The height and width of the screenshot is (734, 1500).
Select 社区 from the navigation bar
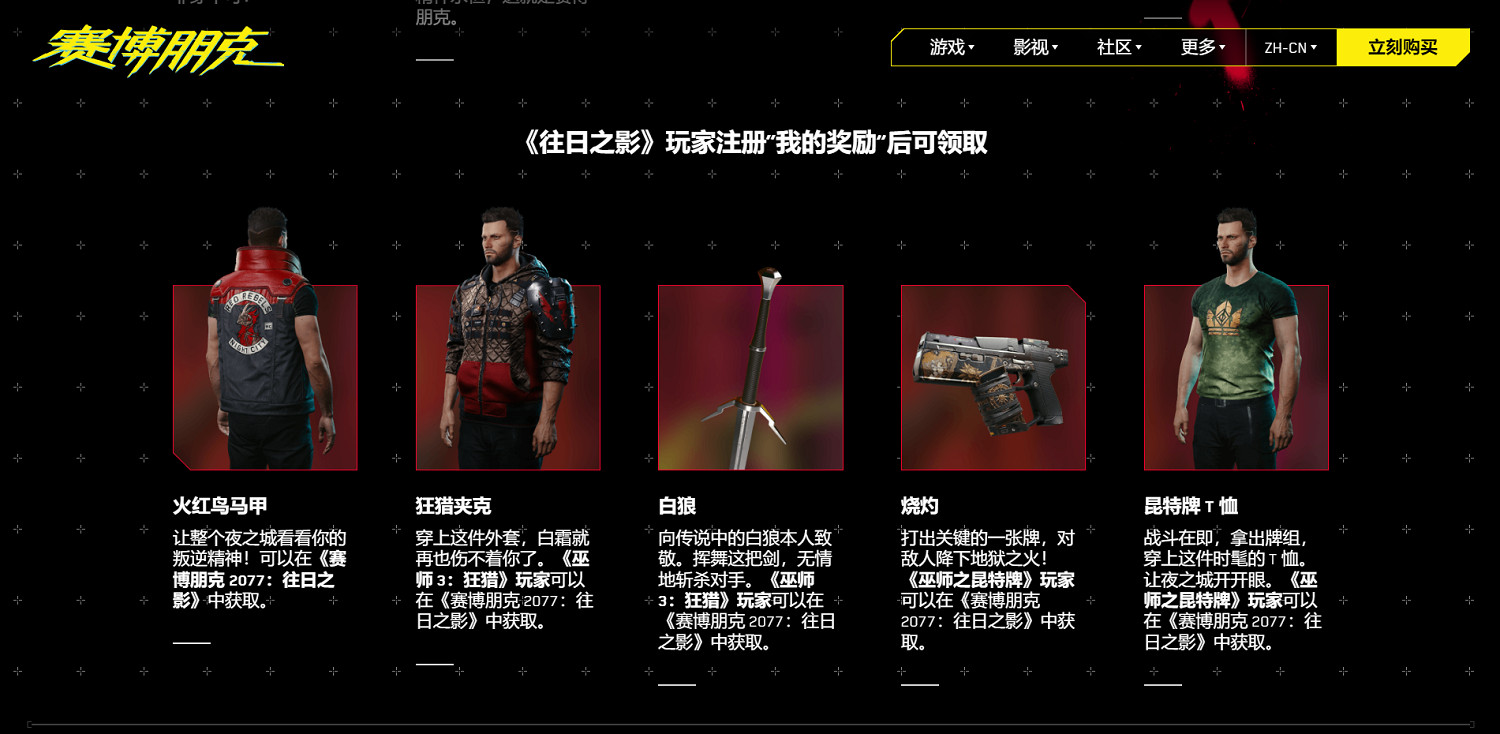pyautogui.click(x=1117, y=46)
